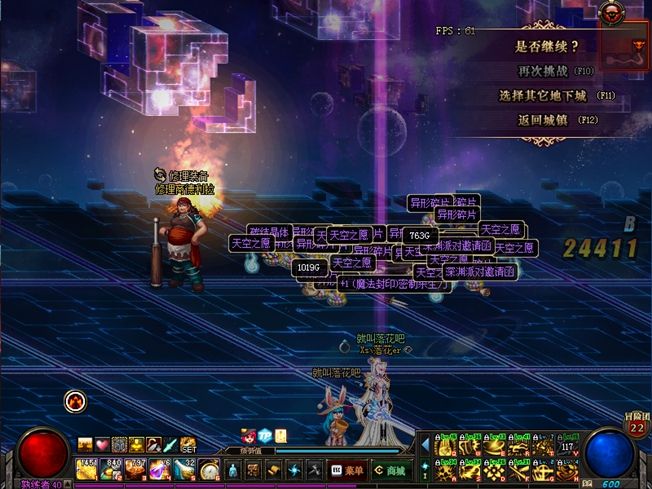Click the boss skull icon above minimap
The width and height of the screenshot is (652, 489).
(x=613, y=13)
